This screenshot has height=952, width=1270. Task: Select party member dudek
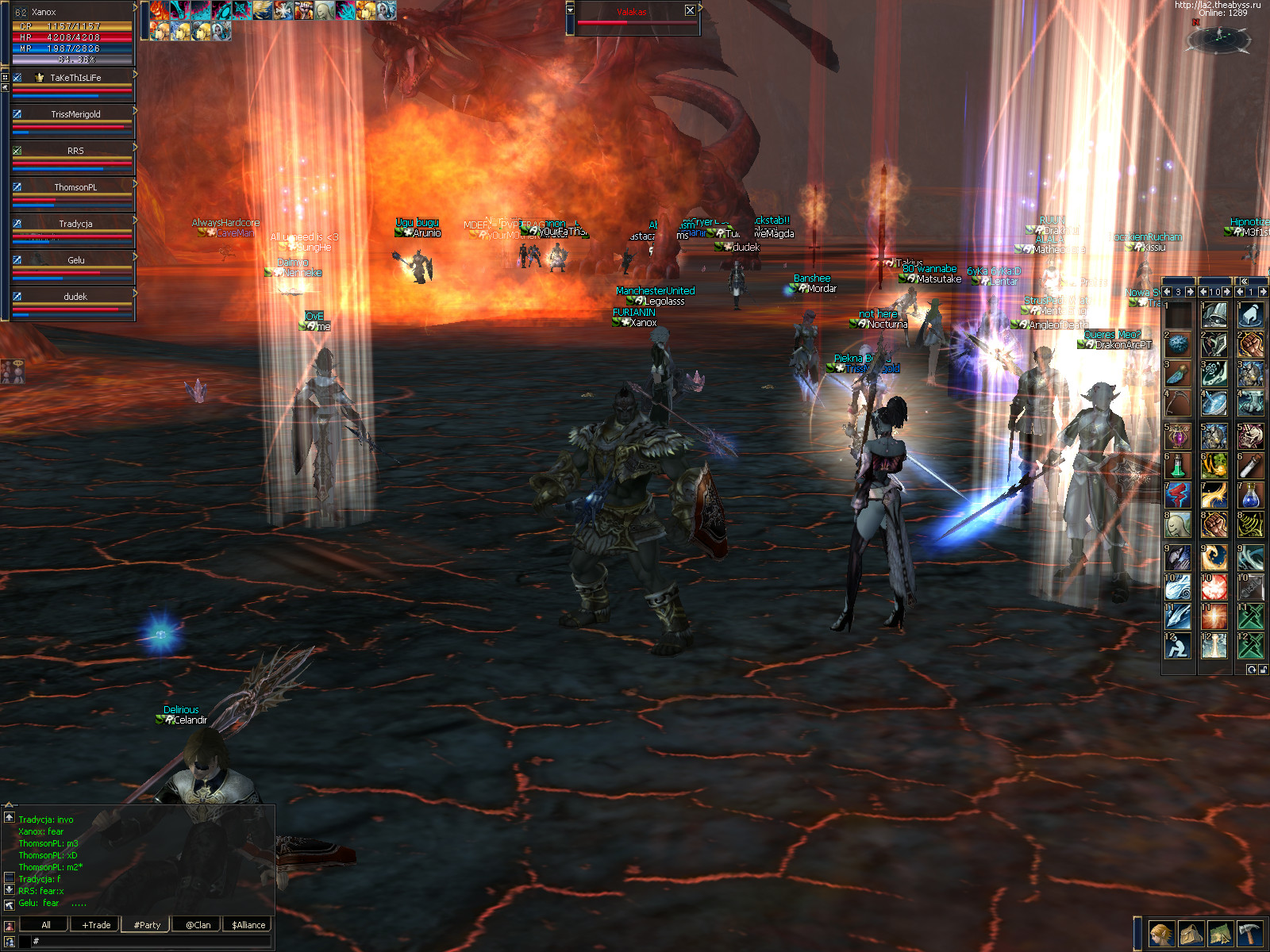(x=75, y=297)
